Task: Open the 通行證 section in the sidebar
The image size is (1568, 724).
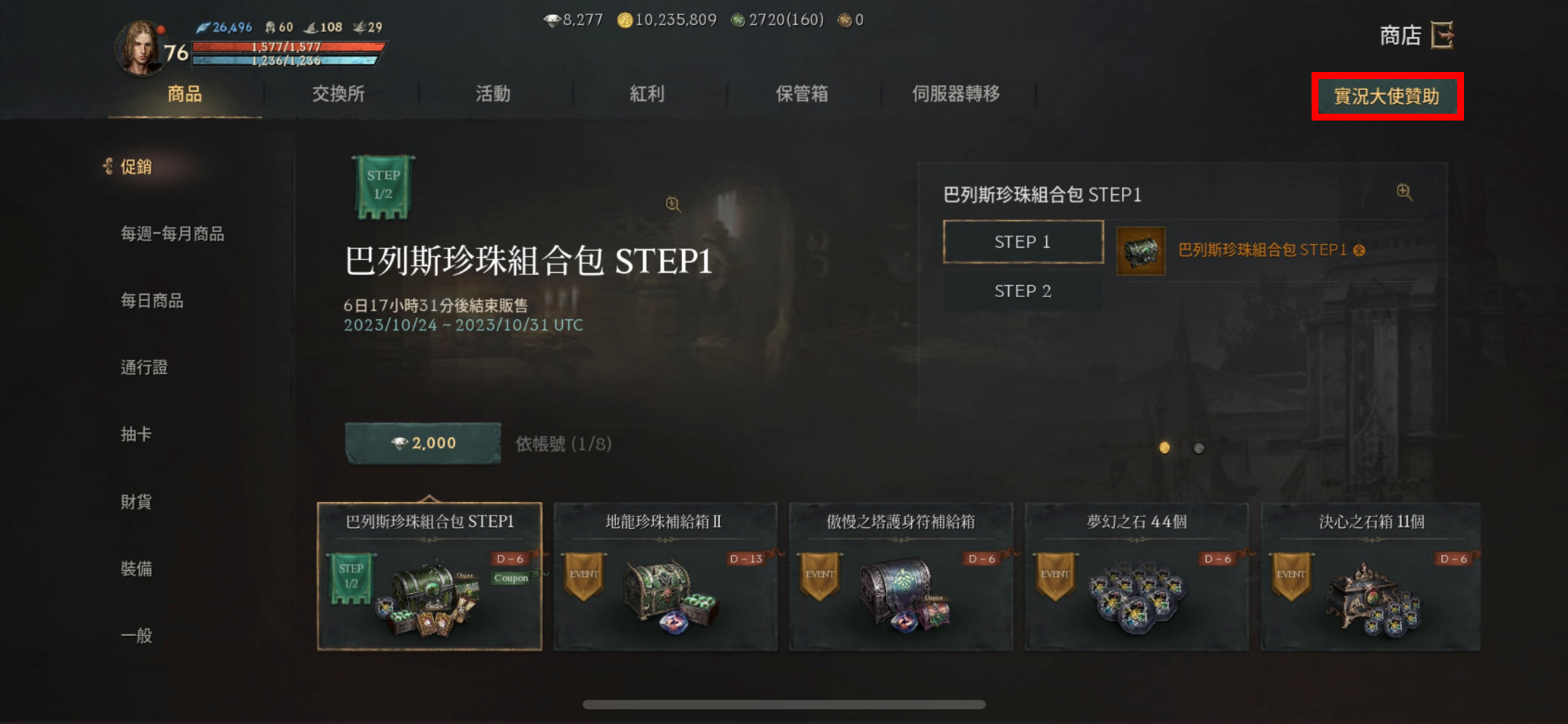Action: [143, 367]
